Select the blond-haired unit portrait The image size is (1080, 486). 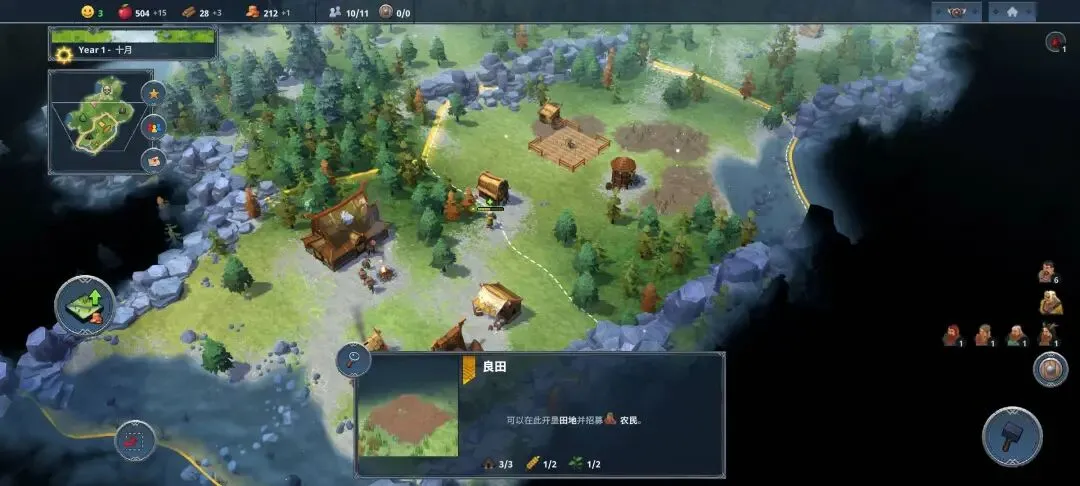tap(1050, 304)
